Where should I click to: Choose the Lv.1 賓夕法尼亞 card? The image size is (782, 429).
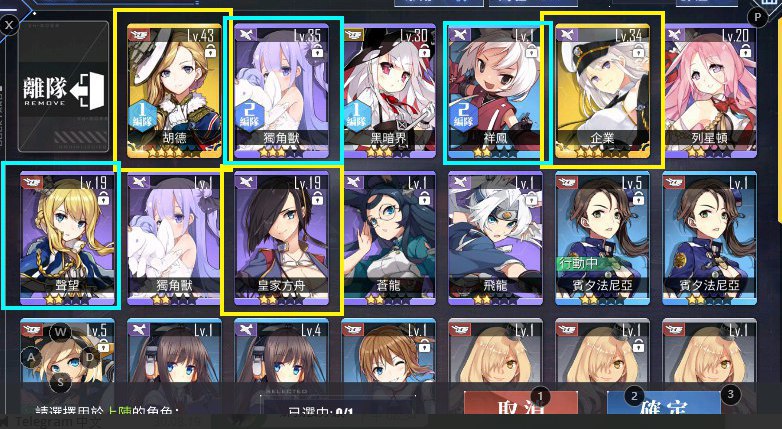[710, 236]
